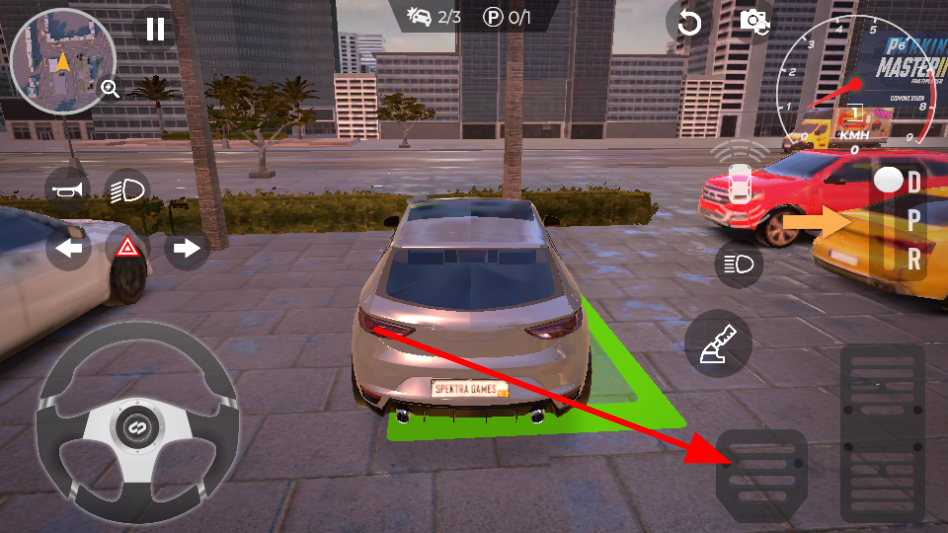Tap the steering wheel control
948x533 pixels.
pos(138,421)
